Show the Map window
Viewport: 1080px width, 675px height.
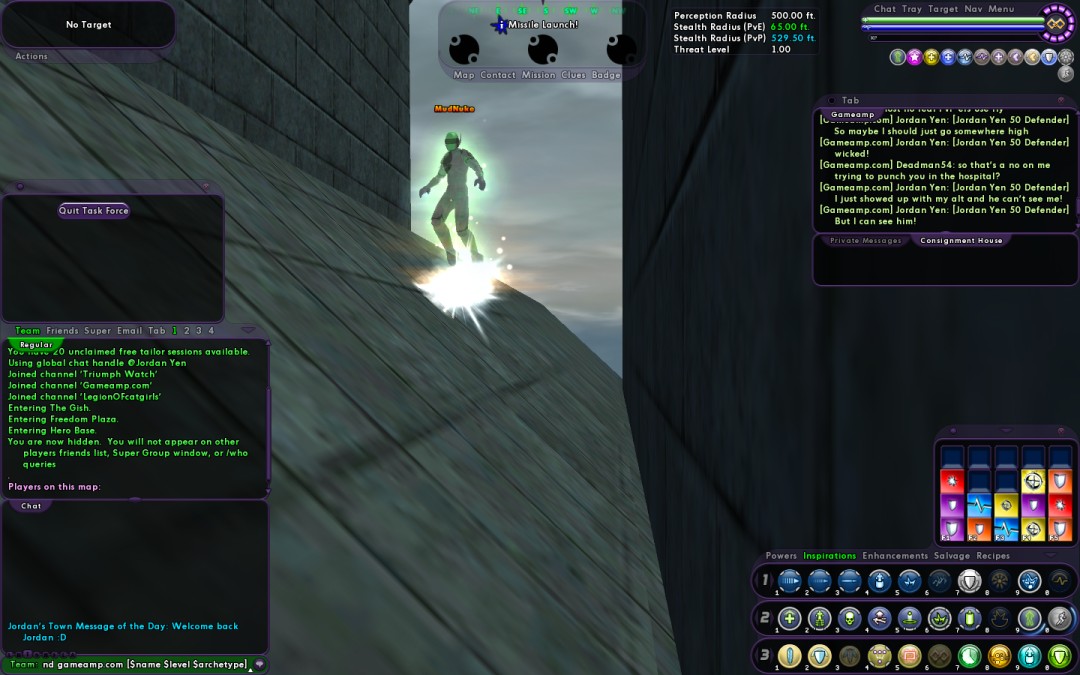(x=464, y=75)
